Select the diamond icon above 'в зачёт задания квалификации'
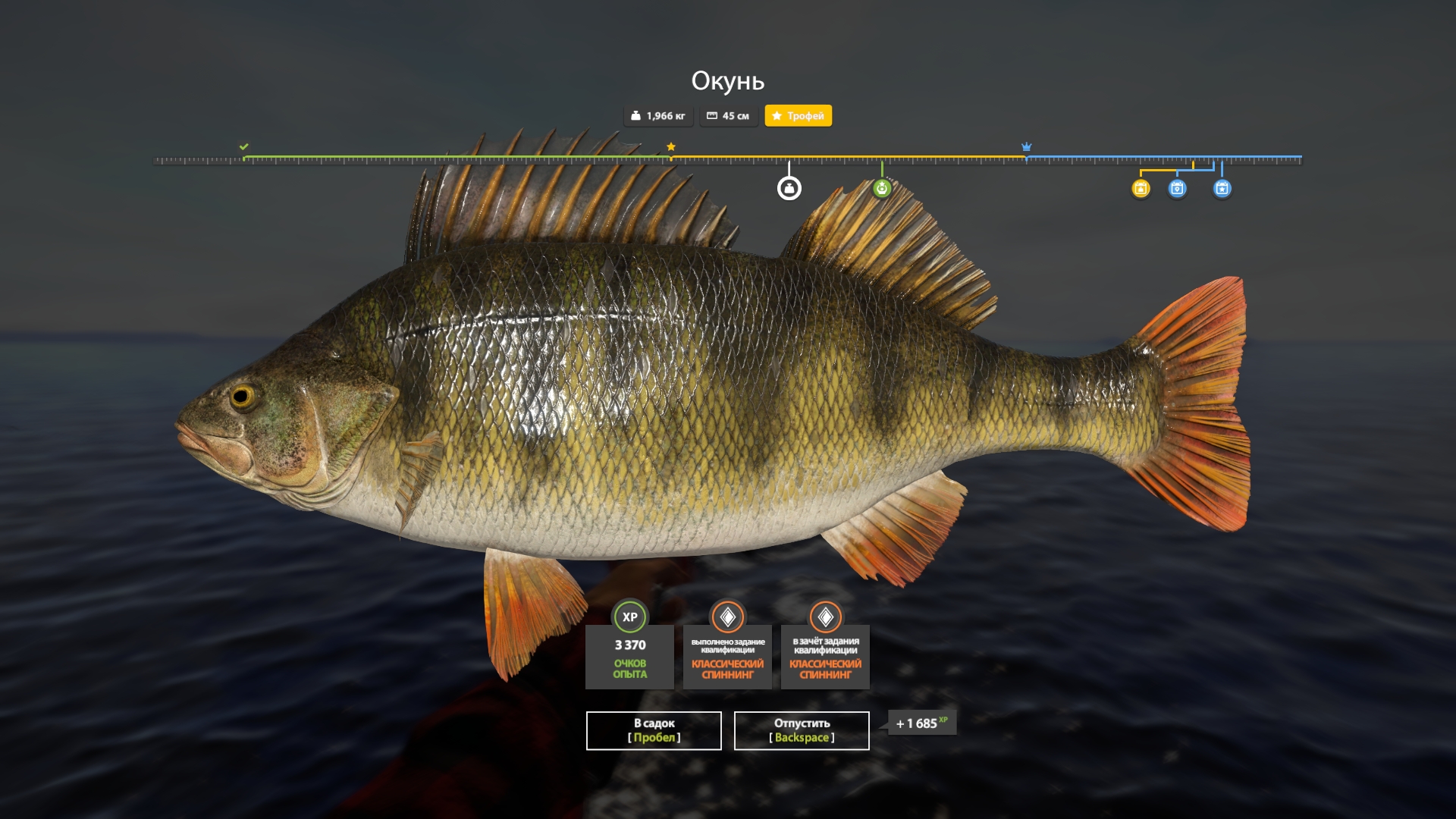The image size is (1456, 819). [x=825, y=617]
